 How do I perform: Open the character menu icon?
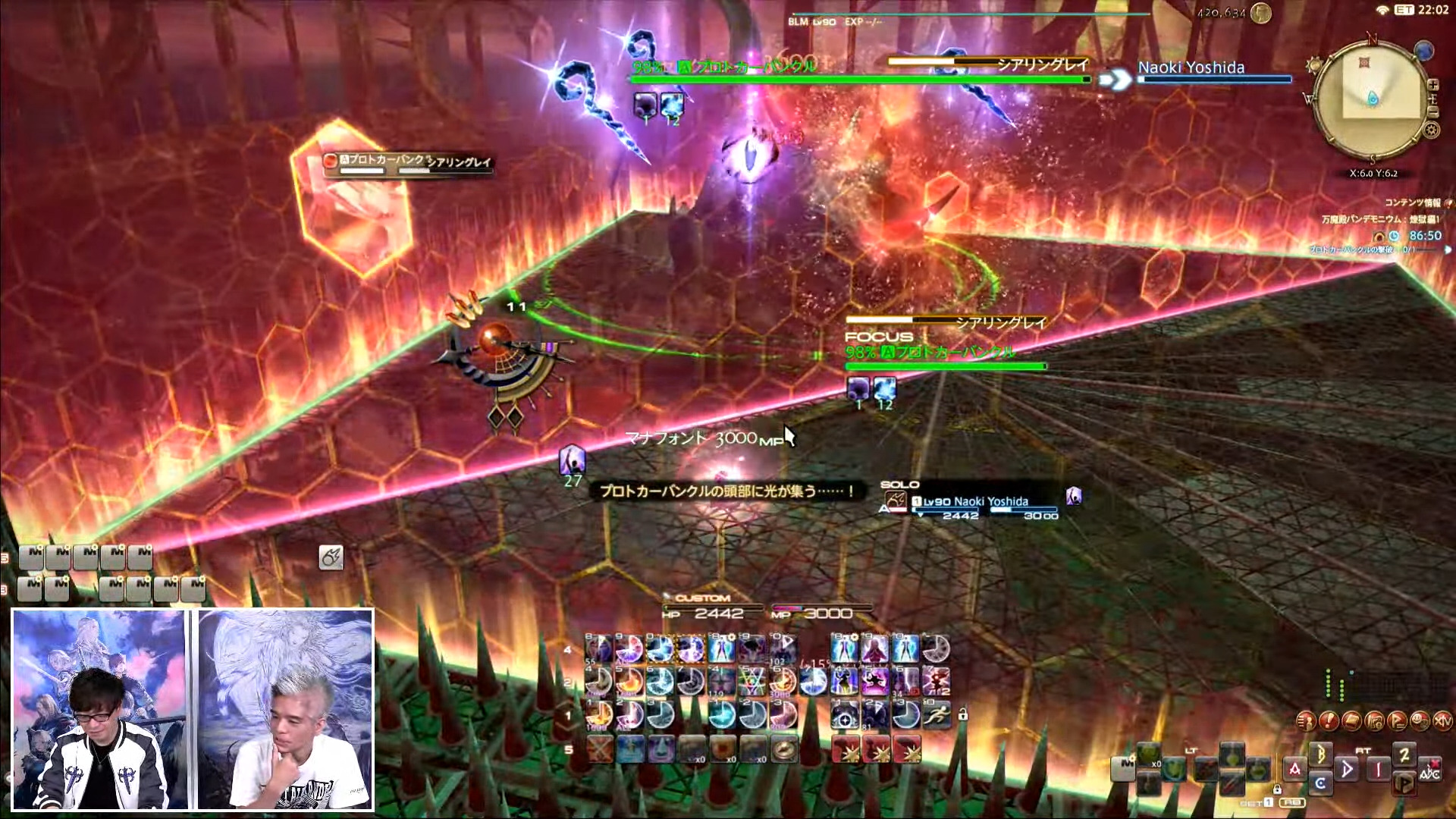[x=1306, y=720]
